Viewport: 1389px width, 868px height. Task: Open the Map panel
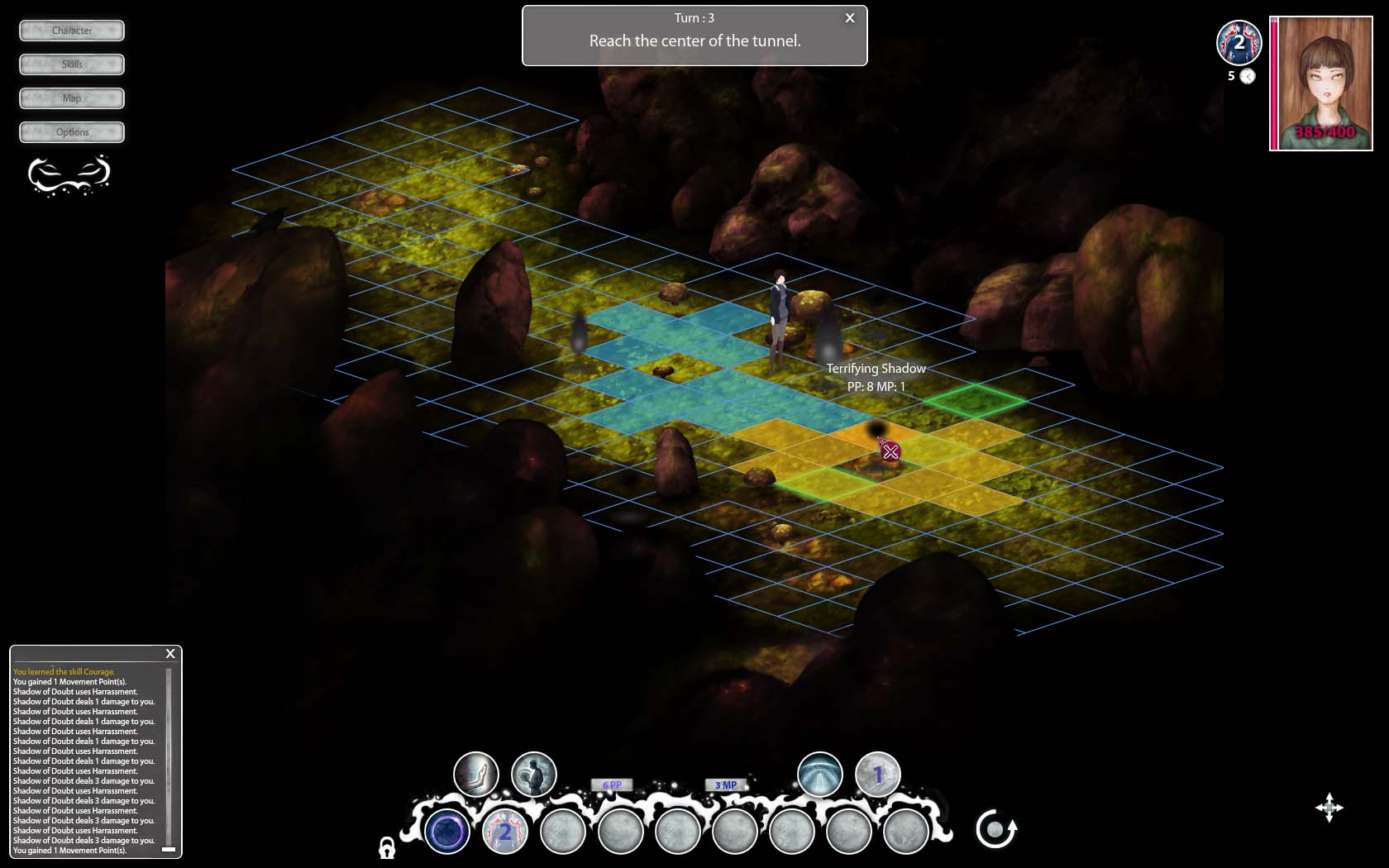click(x=70, y=98)
